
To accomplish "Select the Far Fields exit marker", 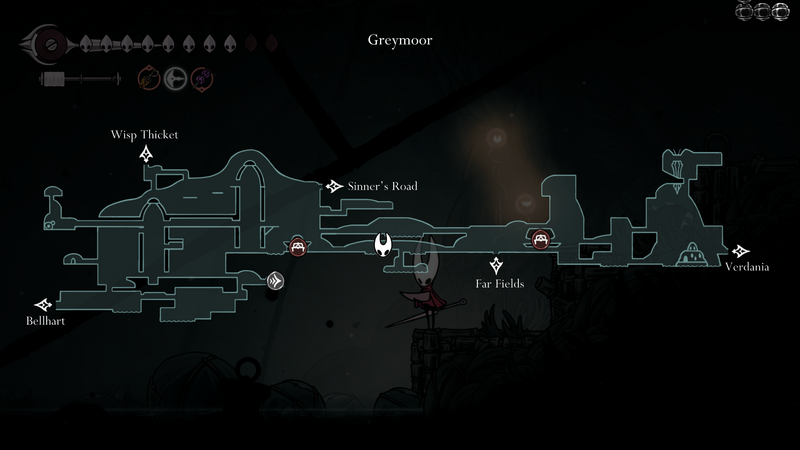I will (x=496, y=265).
